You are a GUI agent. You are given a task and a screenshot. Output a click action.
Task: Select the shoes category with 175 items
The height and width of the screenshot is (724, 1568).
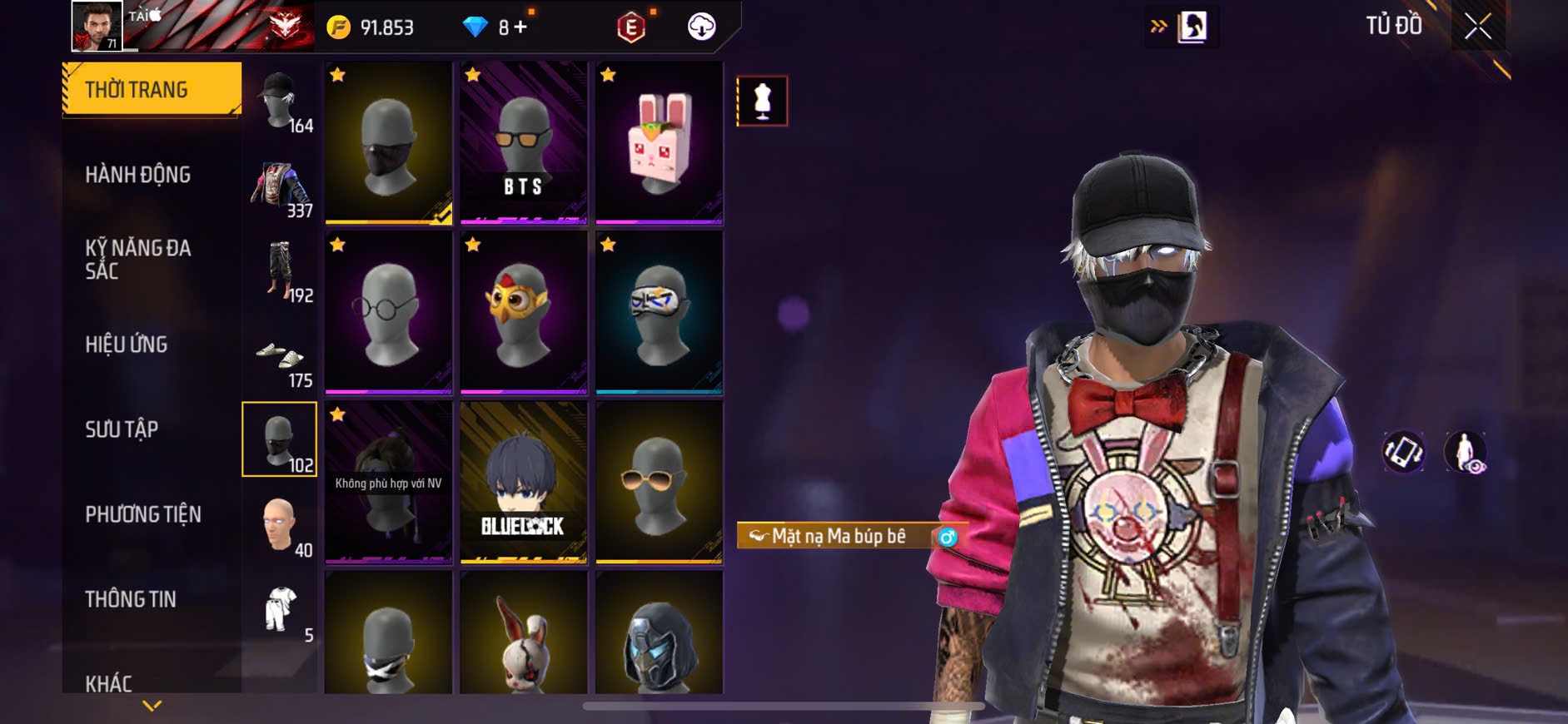pyautogui.click(x=280, y=358)
